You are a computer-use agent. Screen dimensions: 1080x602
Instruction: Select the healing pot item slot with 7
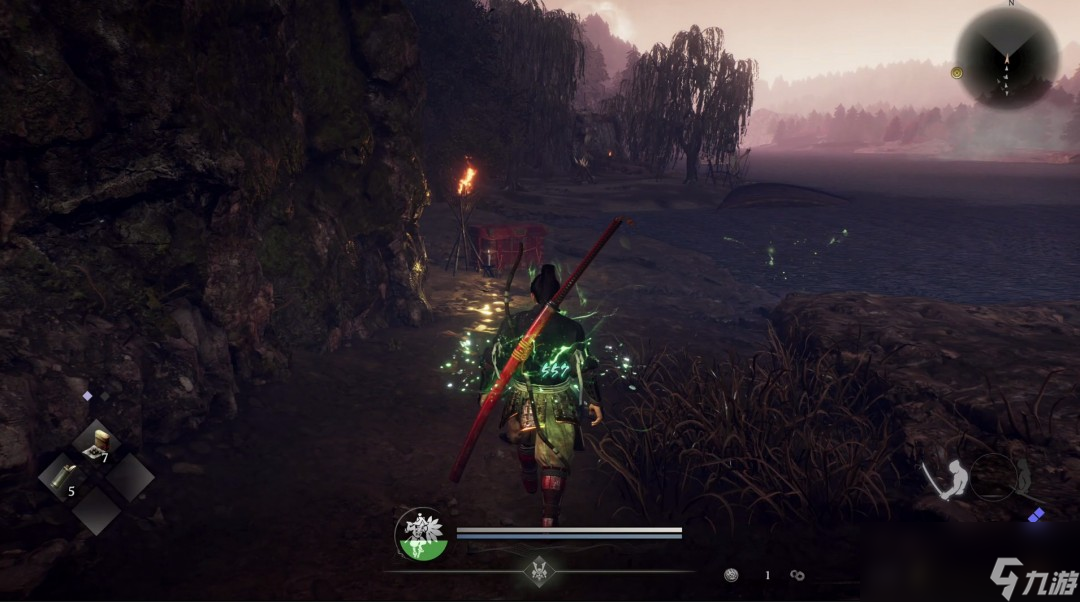pos(97,444)
